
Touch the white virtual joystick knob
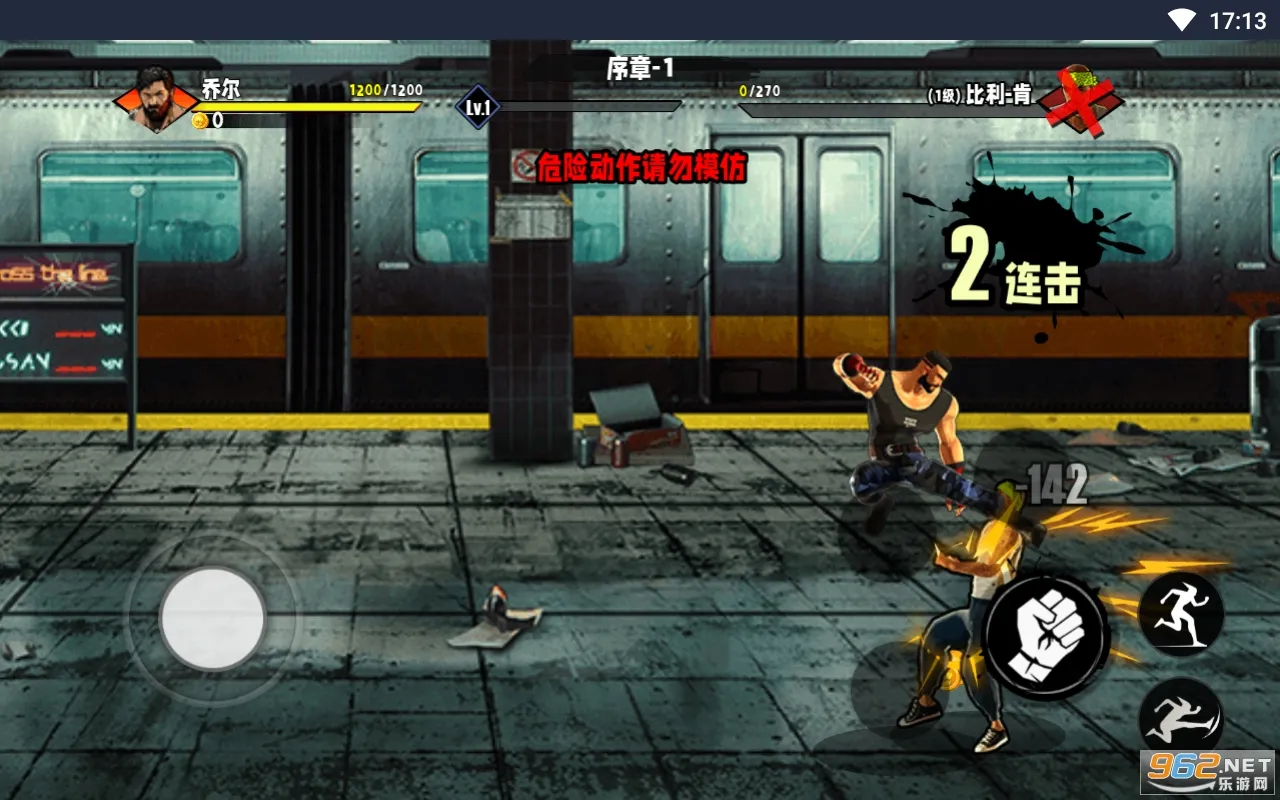coord(212,619)
